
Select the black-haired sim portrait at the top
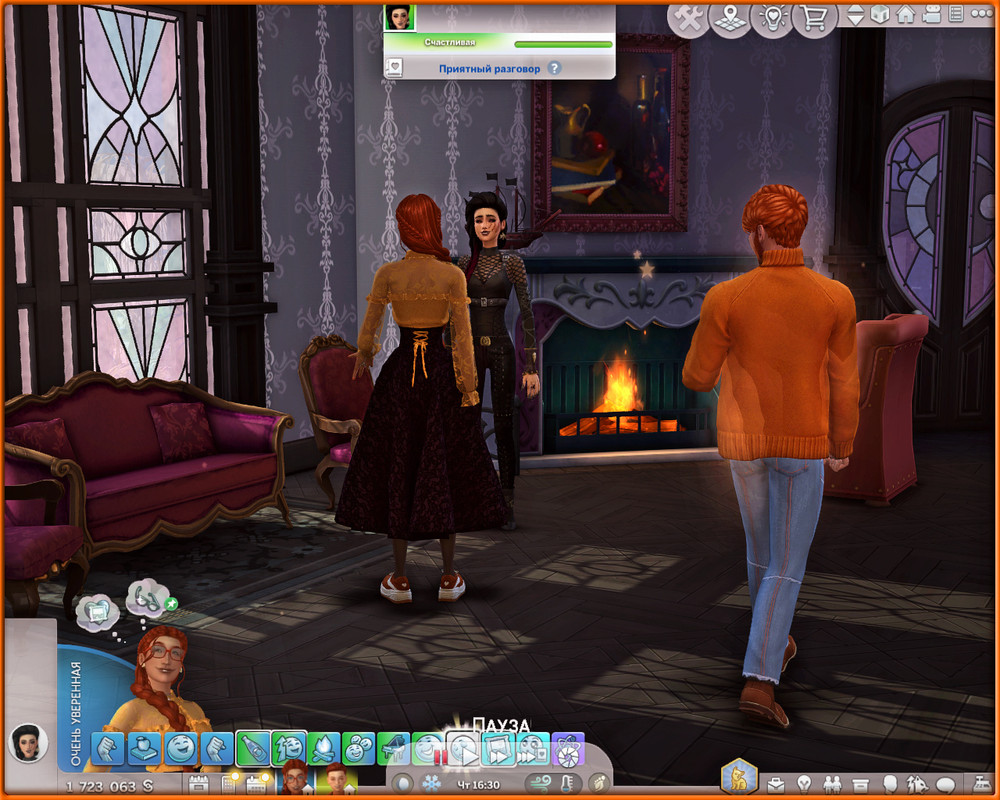tap(400, 17)
